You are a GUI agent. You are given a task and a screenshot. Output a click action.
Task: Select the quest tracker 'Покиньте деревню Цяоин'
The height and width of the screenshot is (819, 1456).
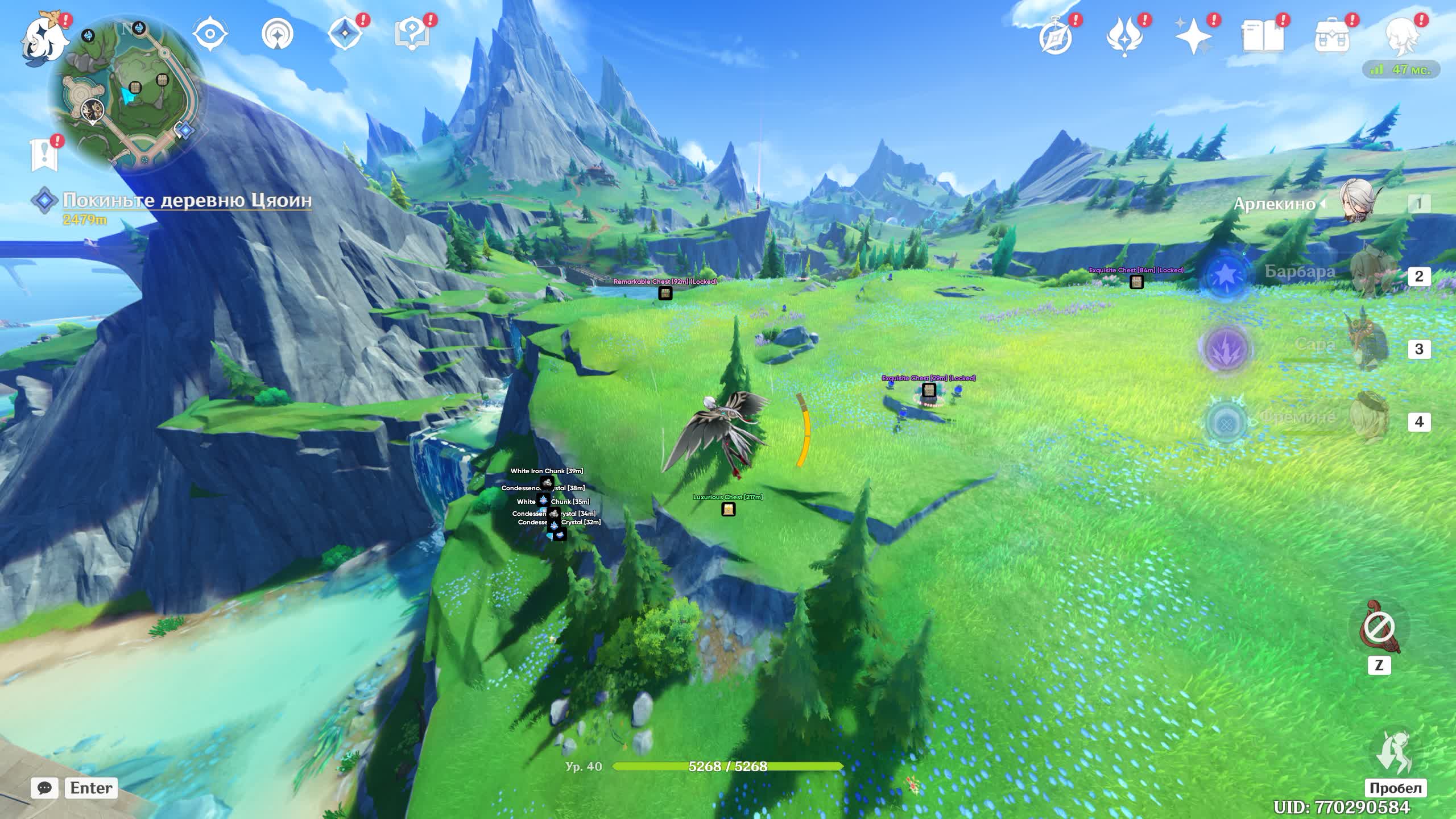tap(187, 201)
